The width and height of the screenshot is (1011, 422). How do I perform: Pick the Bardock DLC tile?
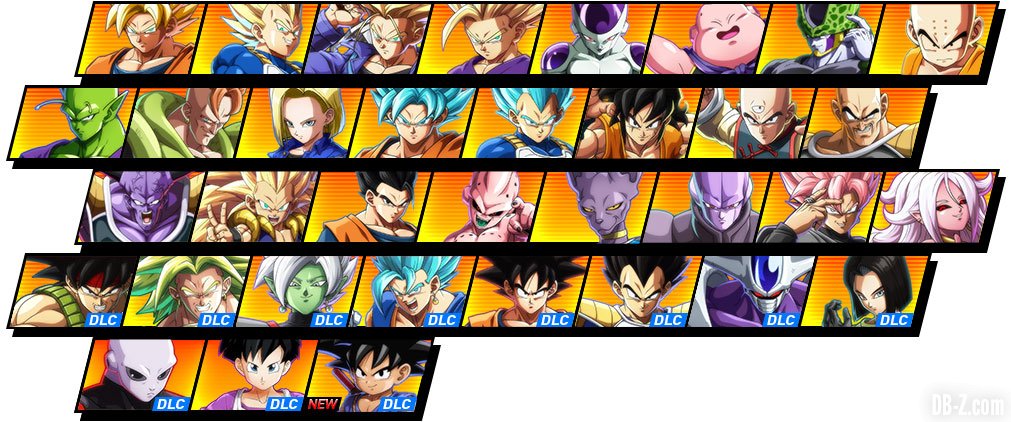tap(70, 291)
